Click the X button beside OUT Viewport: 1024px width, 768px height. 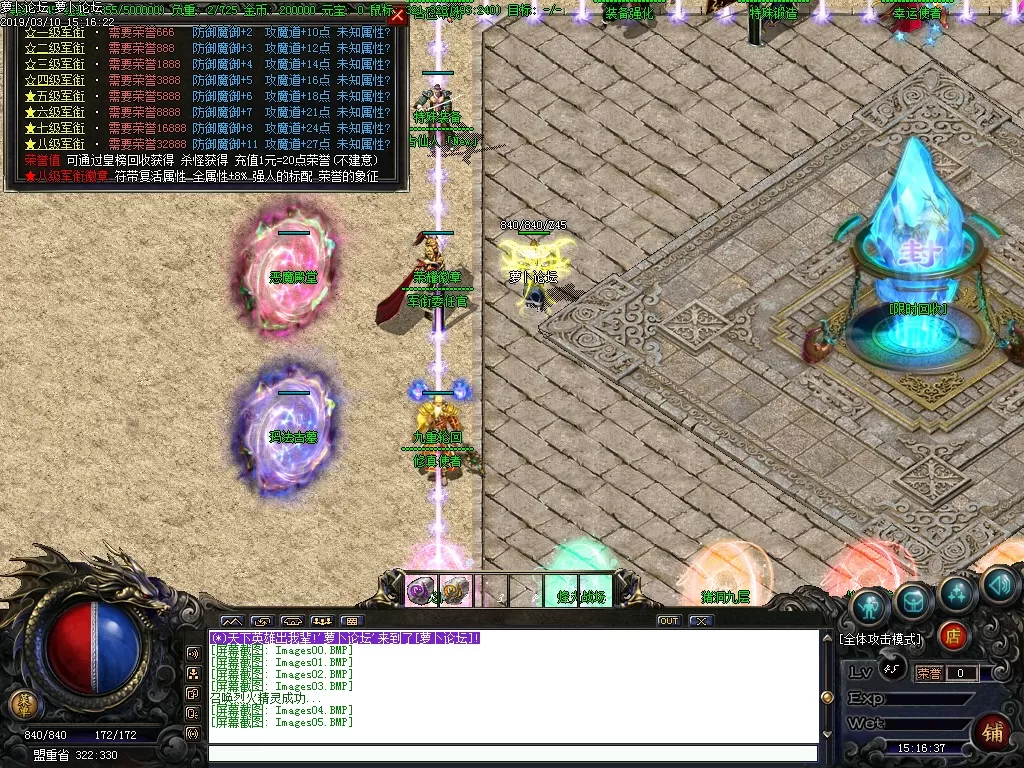click(701, 621)
